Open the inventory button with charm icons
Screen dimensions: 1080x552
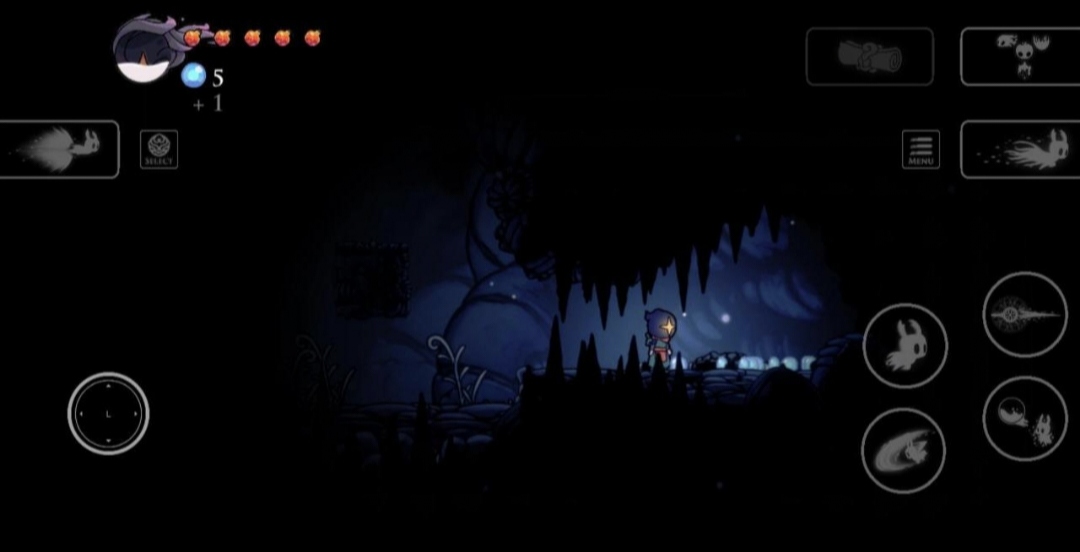(1019, 56)
